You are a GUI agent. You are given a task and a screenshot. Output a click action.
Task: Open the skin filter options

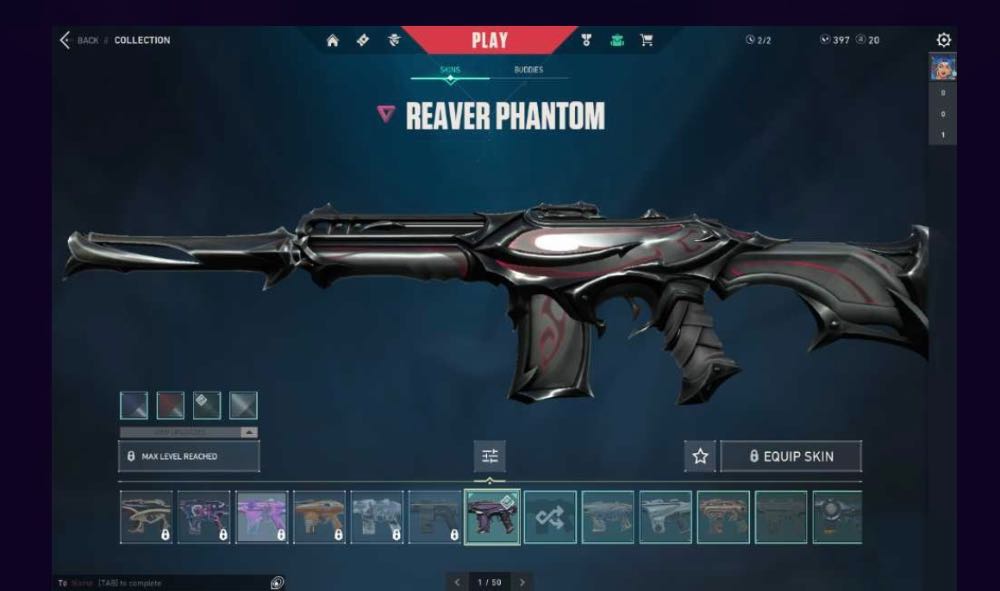coord(490,456)
